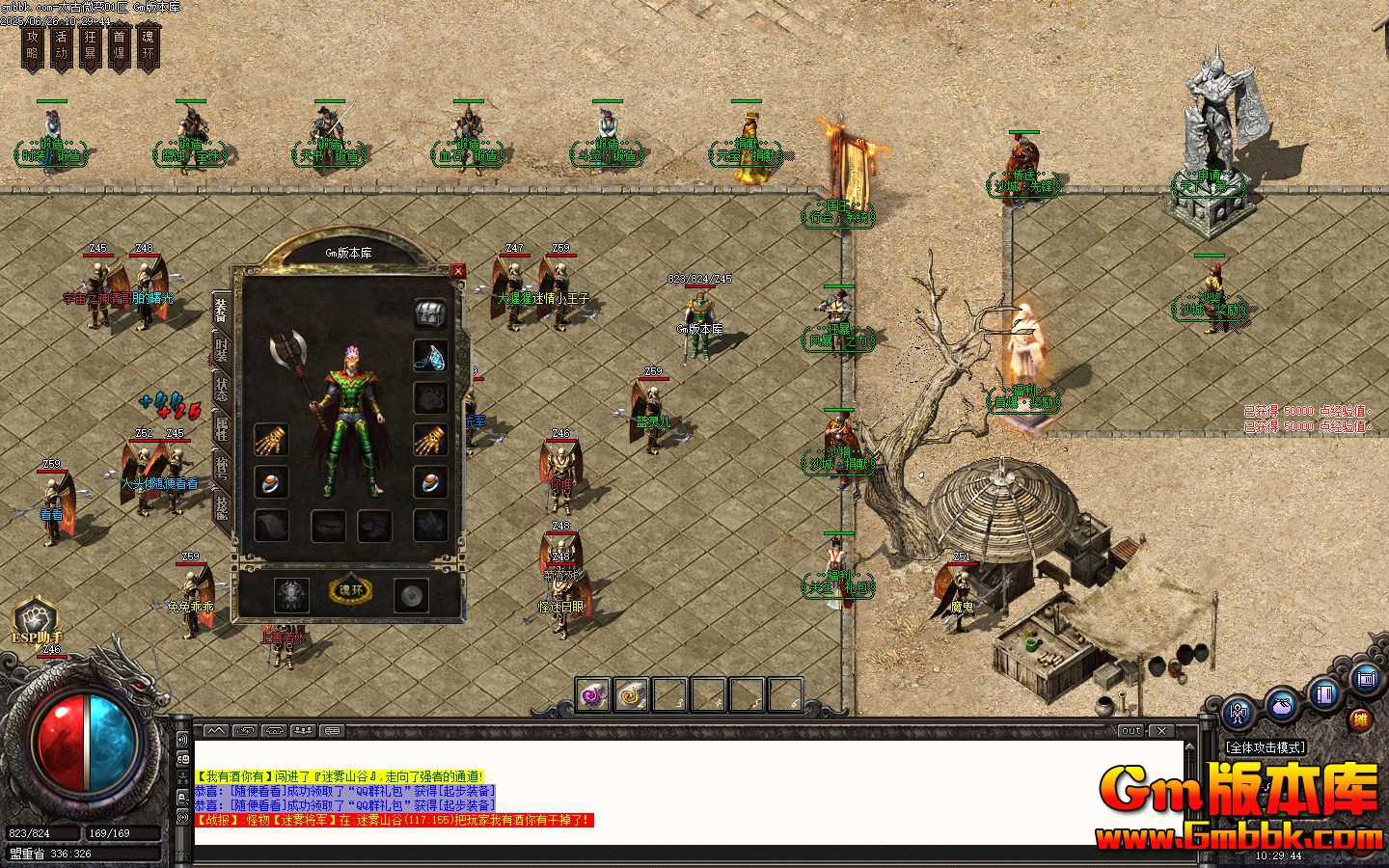Open the bag pouch icon
This screenshot has height=868, width=1389.
(1281, 706)
